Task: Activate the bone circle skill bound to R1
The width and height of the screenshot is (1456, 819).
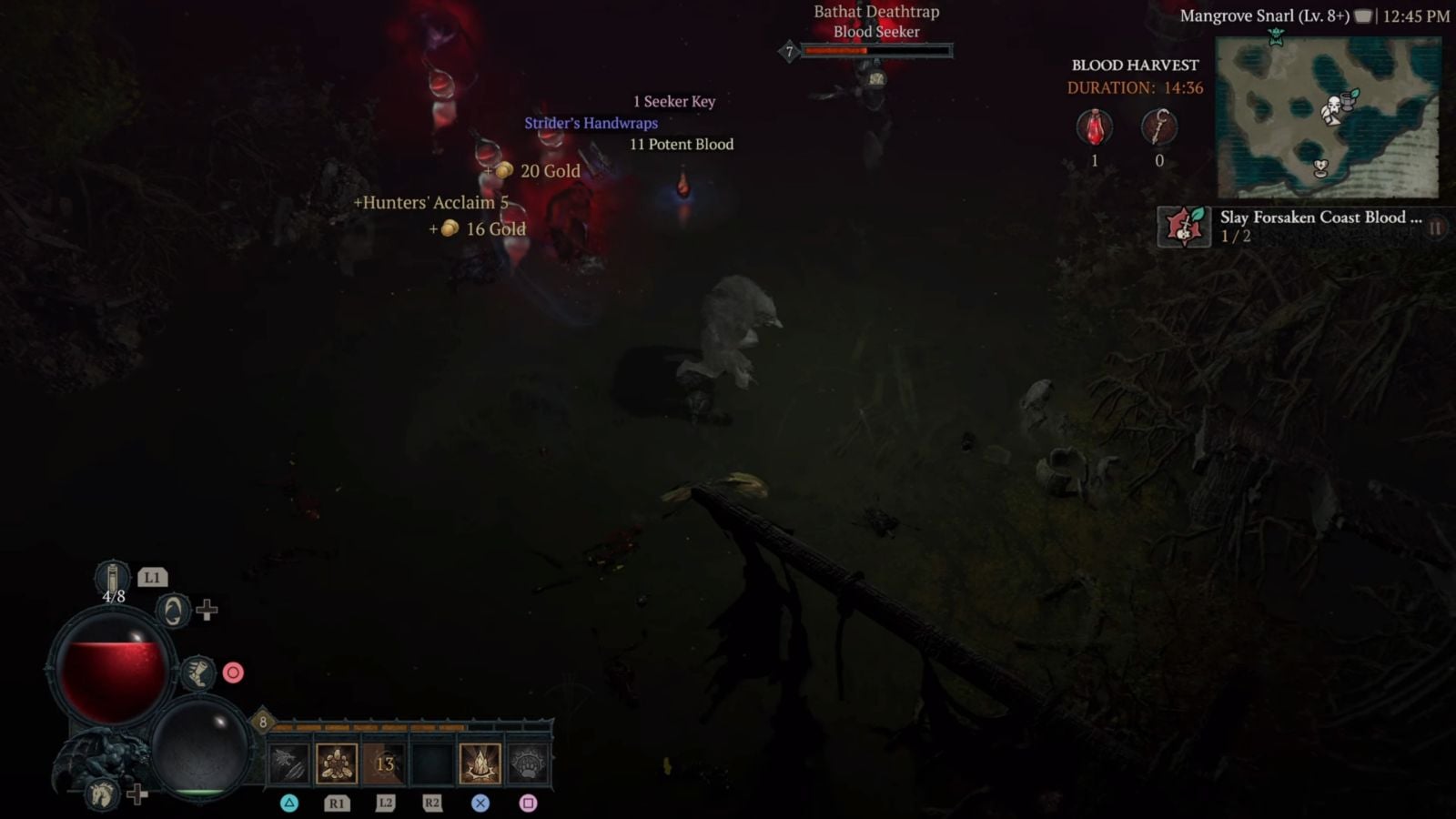Action: point(338,763)
